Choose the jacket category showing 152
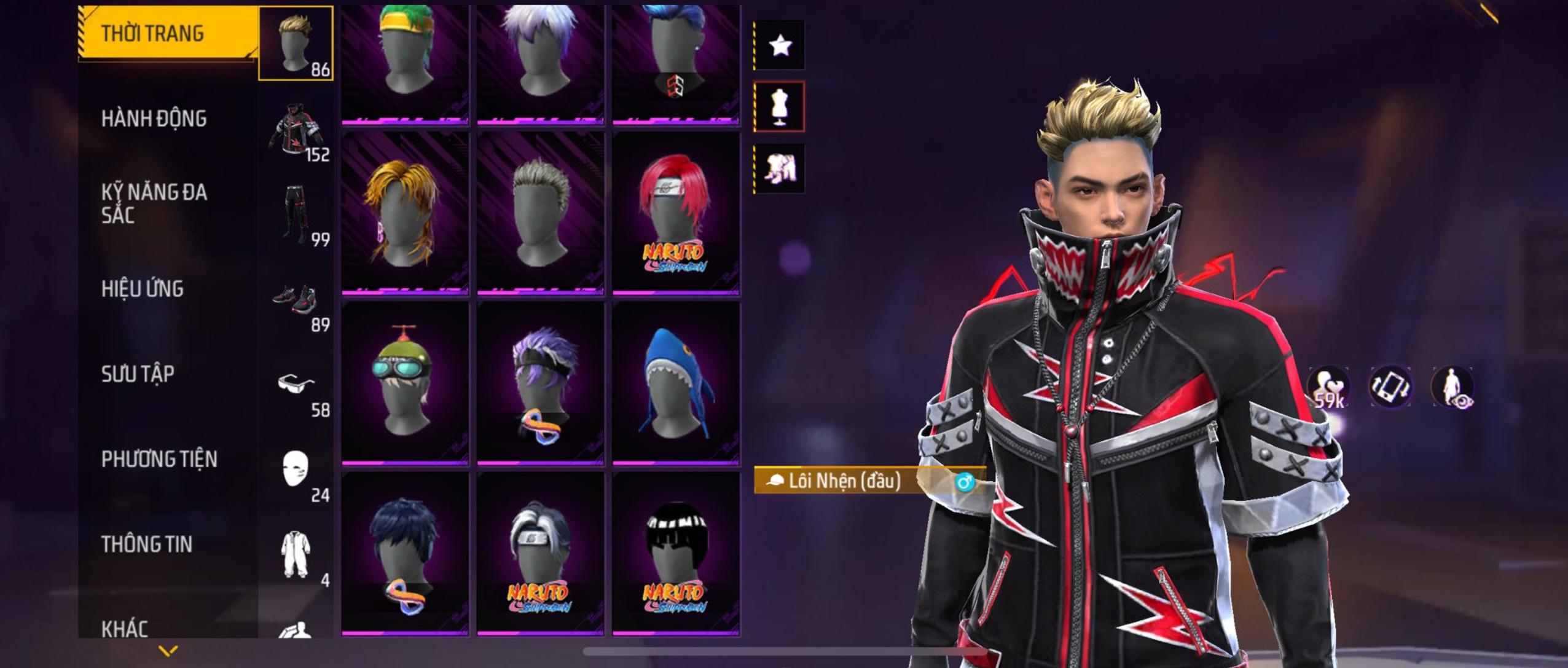 [296, 132]
